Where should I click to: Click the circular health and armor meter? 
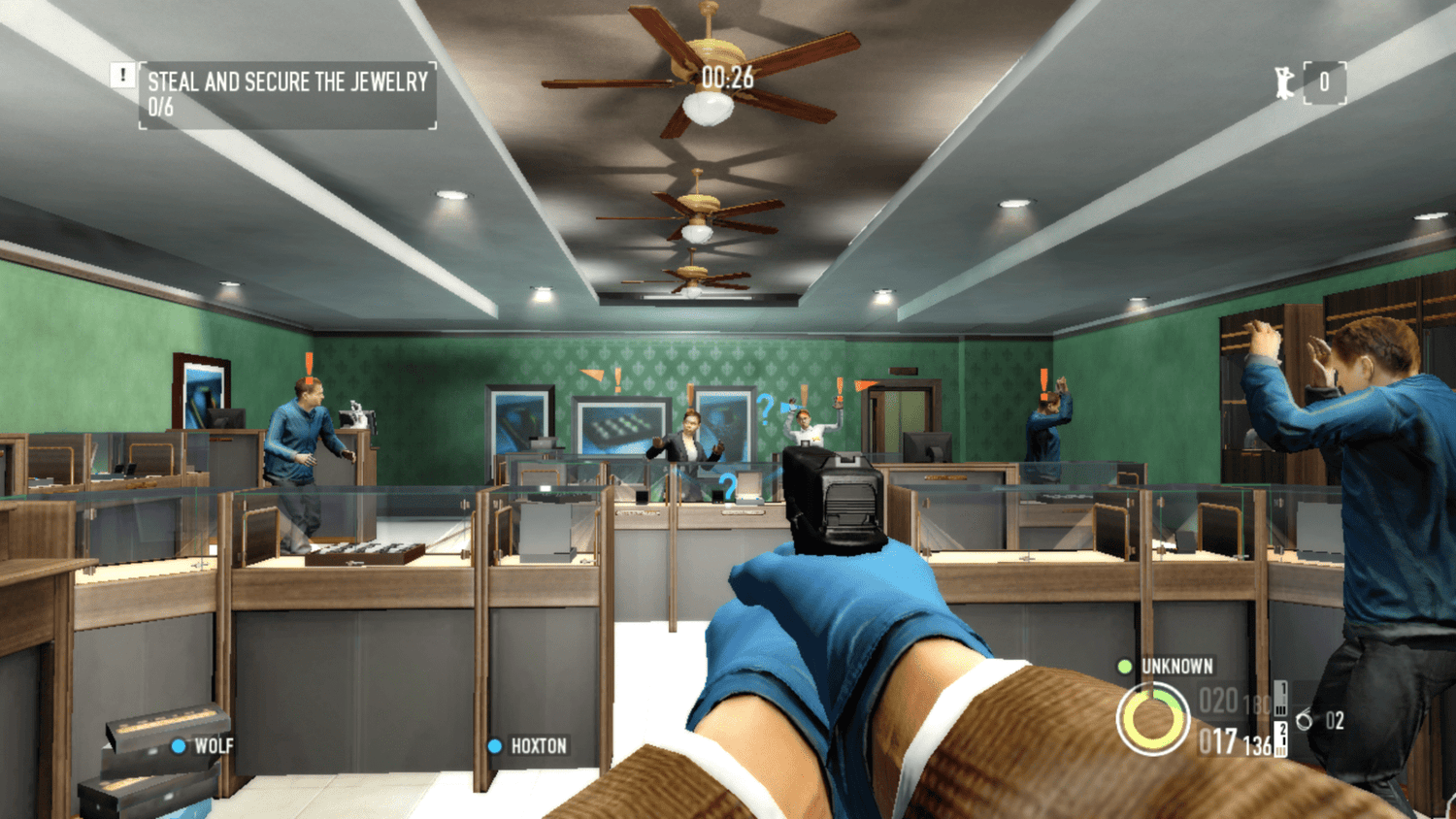(x=1153, y=718)
